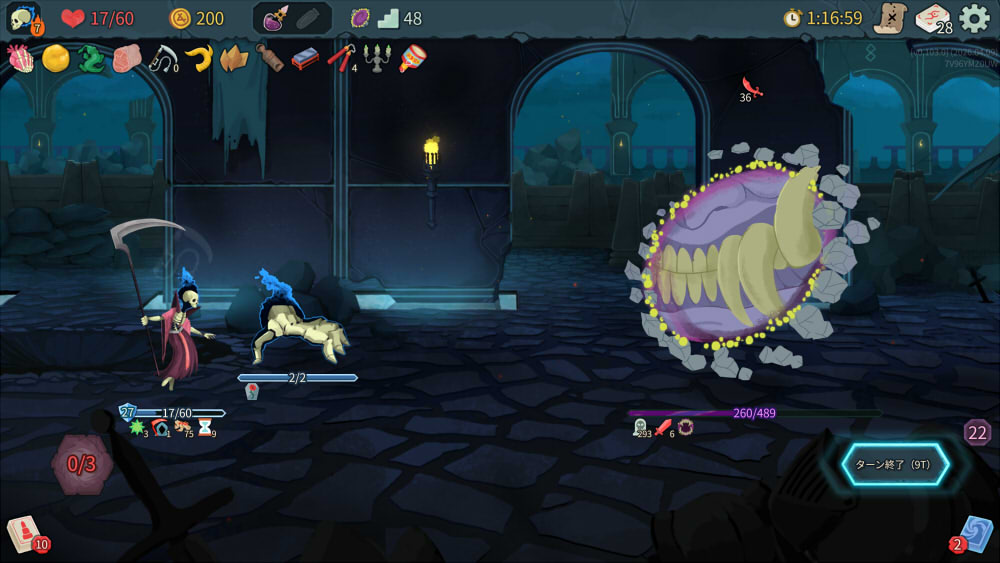
Task: Inspect the green snake relic
Action: [x=91, y=58]
